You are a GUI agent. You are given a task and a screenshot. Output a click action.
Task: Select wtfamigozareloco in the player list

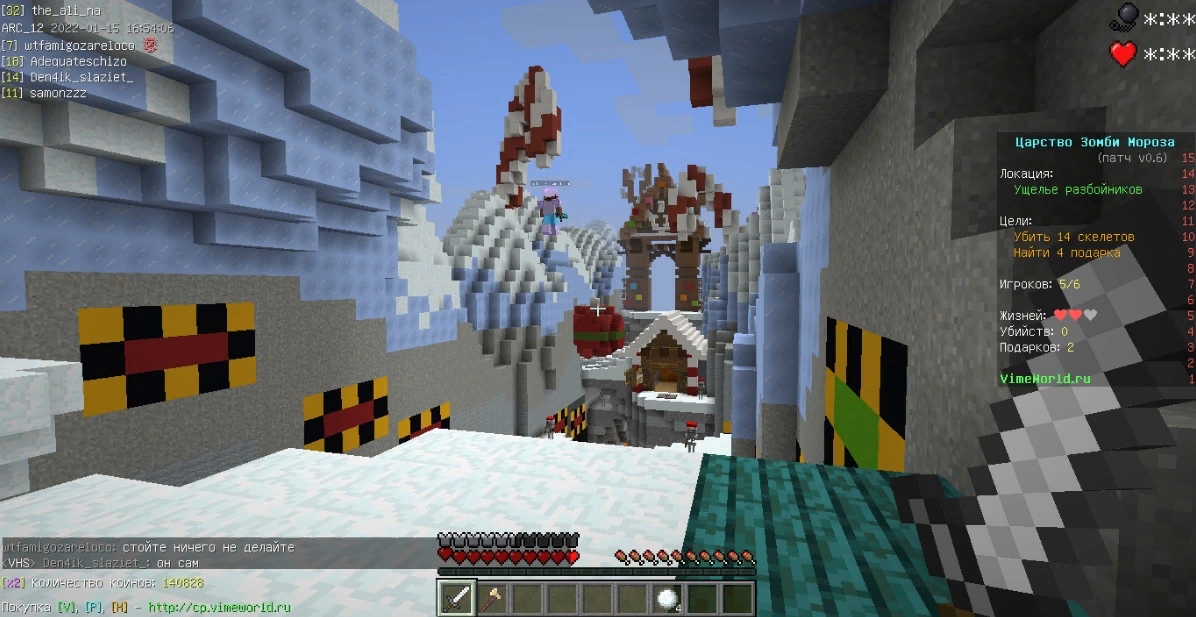(x=84, y=45)
